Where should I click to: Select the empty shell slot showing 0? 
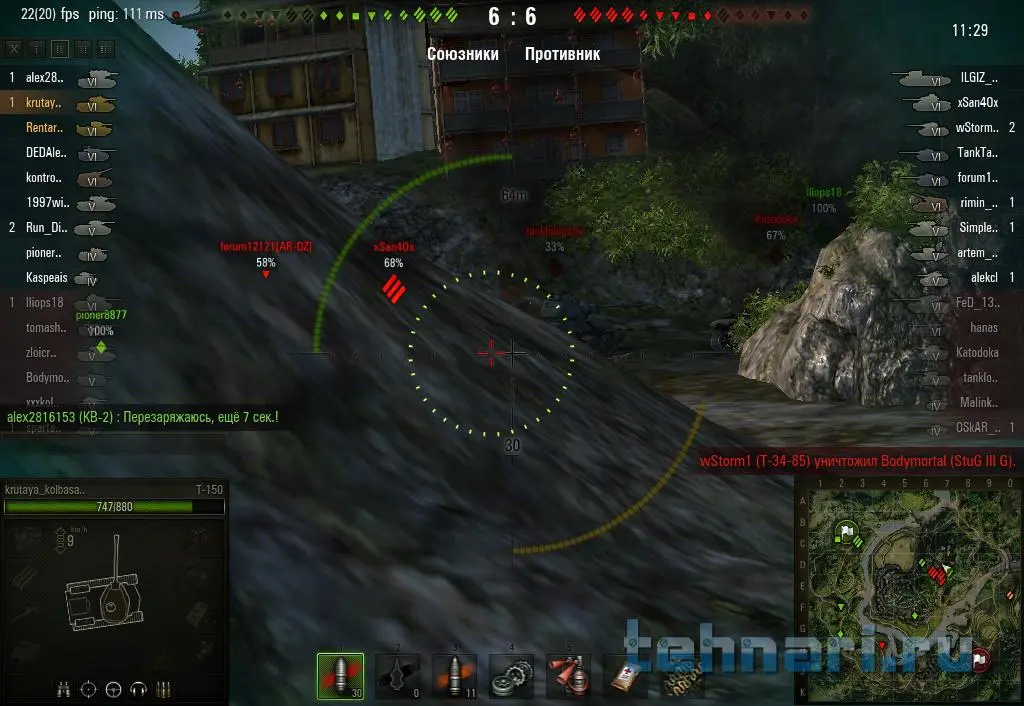pyautogui.click(x=398, y=676)
